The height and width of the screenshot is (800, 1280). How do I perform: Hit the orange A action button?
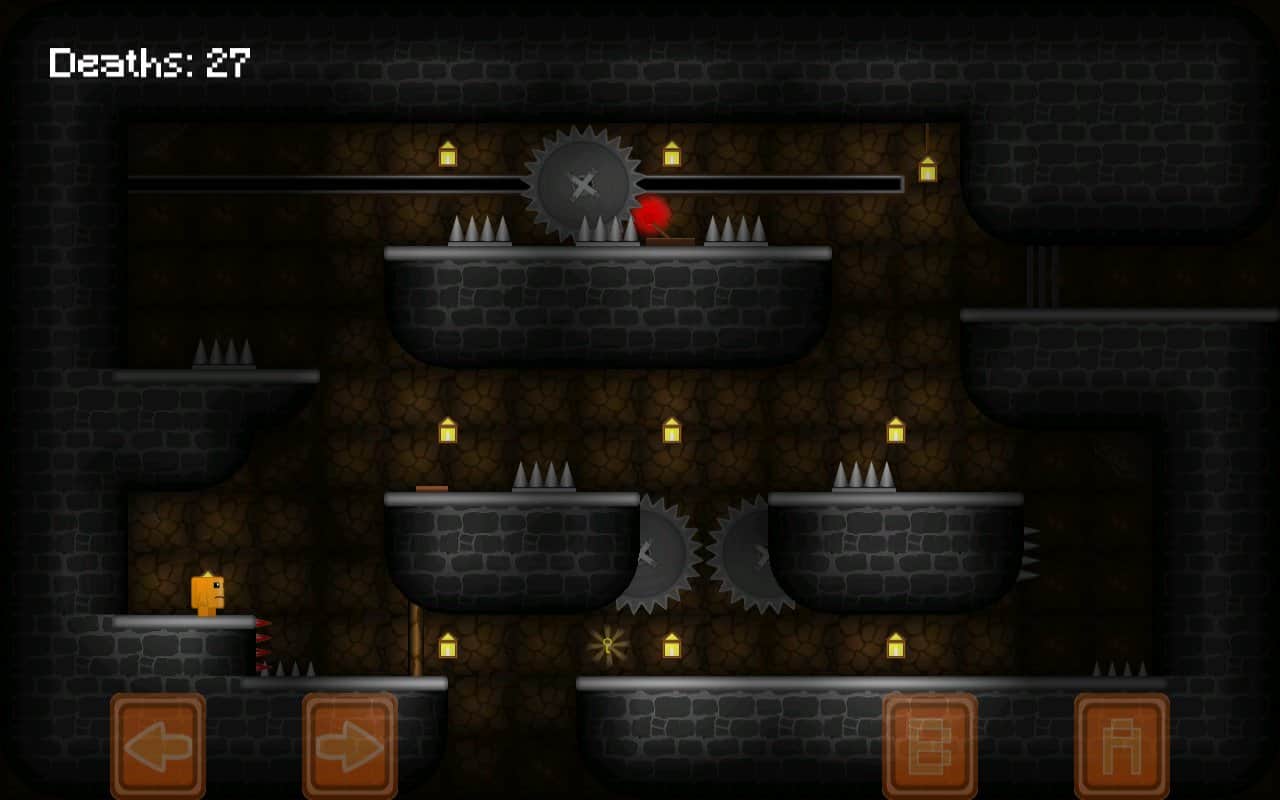1122,746
